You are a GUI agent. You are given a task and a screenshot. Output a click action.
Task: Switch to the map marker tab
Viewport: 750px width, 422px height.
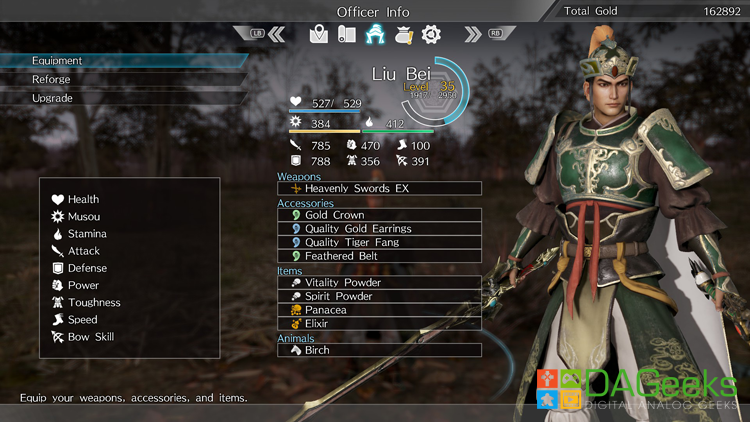[319, 35]
